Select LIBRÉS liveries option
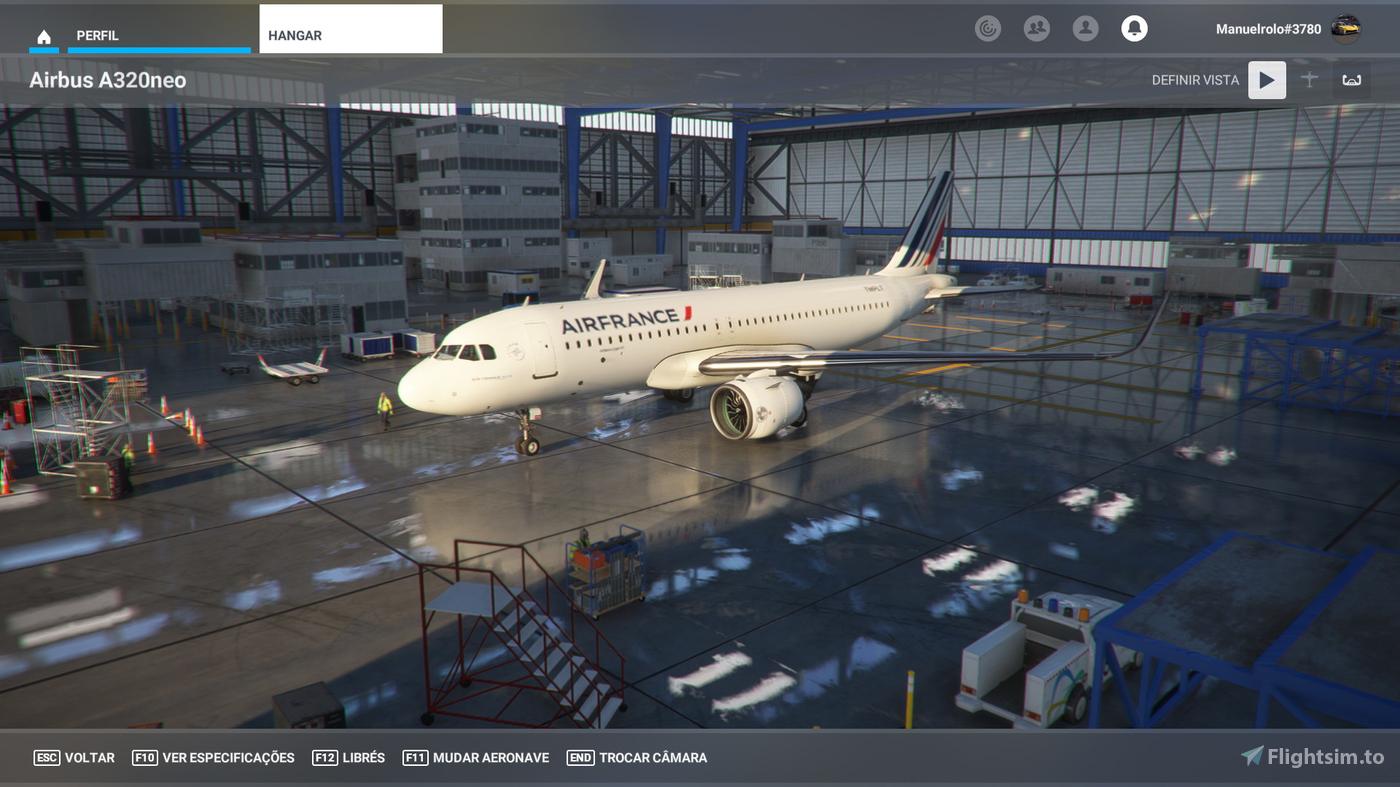Viewport: 1400px width, 787px height. (348, 758)
